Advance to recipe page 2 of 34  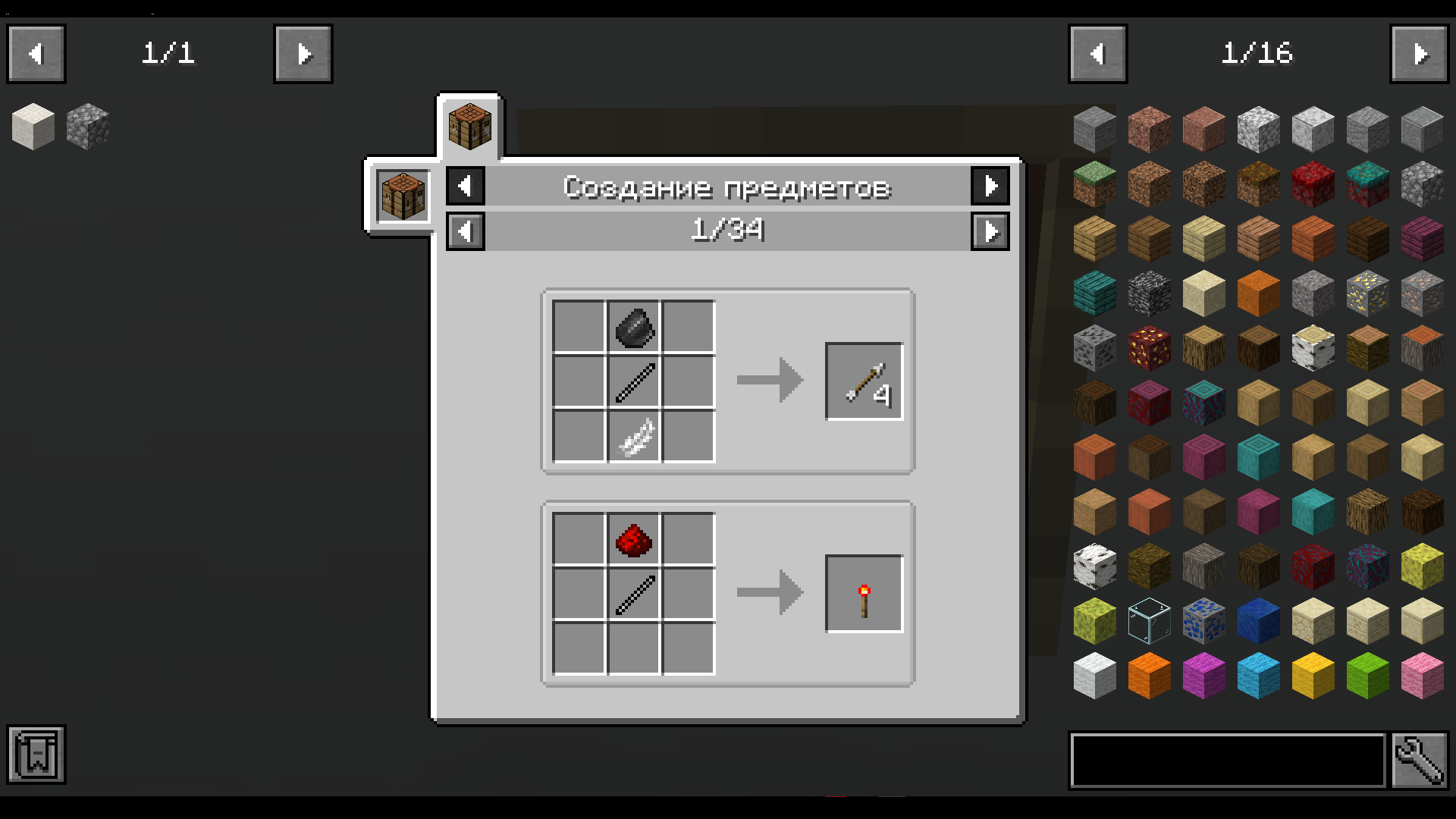990,231
